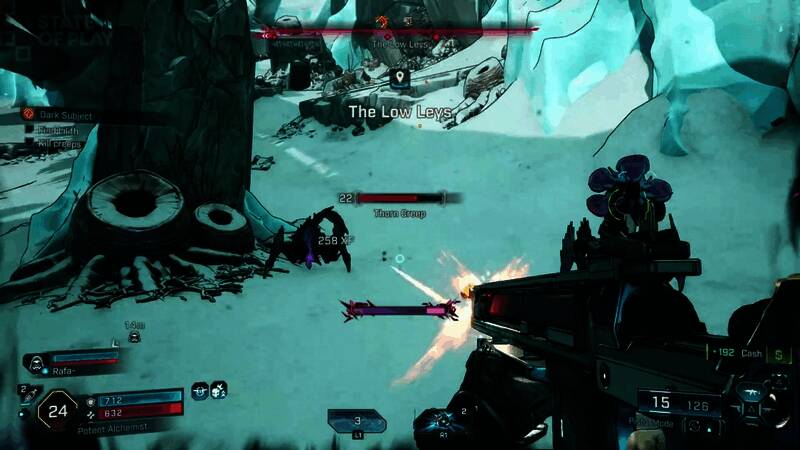Open the Dark Subject quest tracker

pos(30,116)
